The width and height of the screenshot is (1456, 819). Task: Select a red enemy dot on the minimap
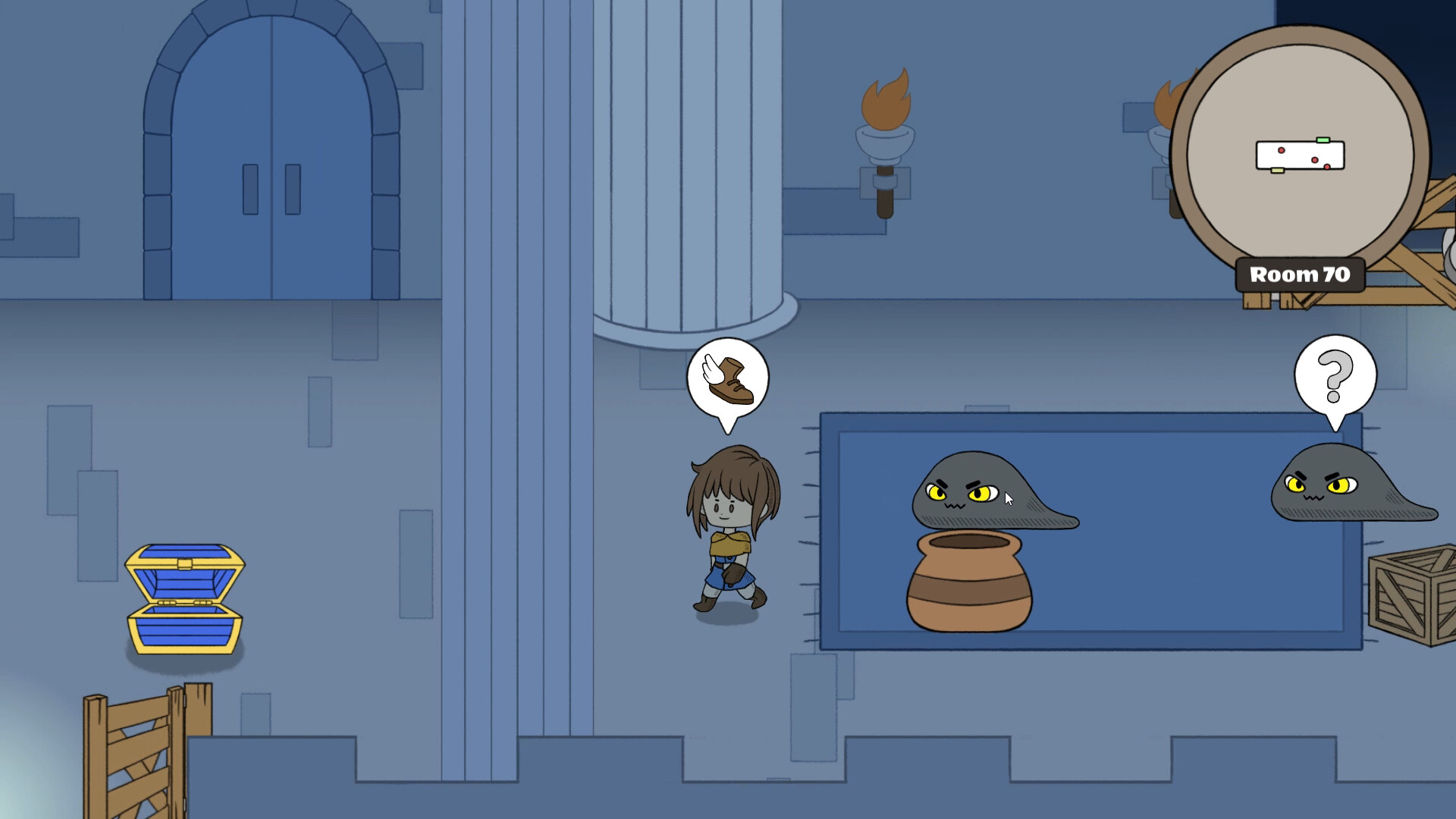click(x=1281, y=152)
